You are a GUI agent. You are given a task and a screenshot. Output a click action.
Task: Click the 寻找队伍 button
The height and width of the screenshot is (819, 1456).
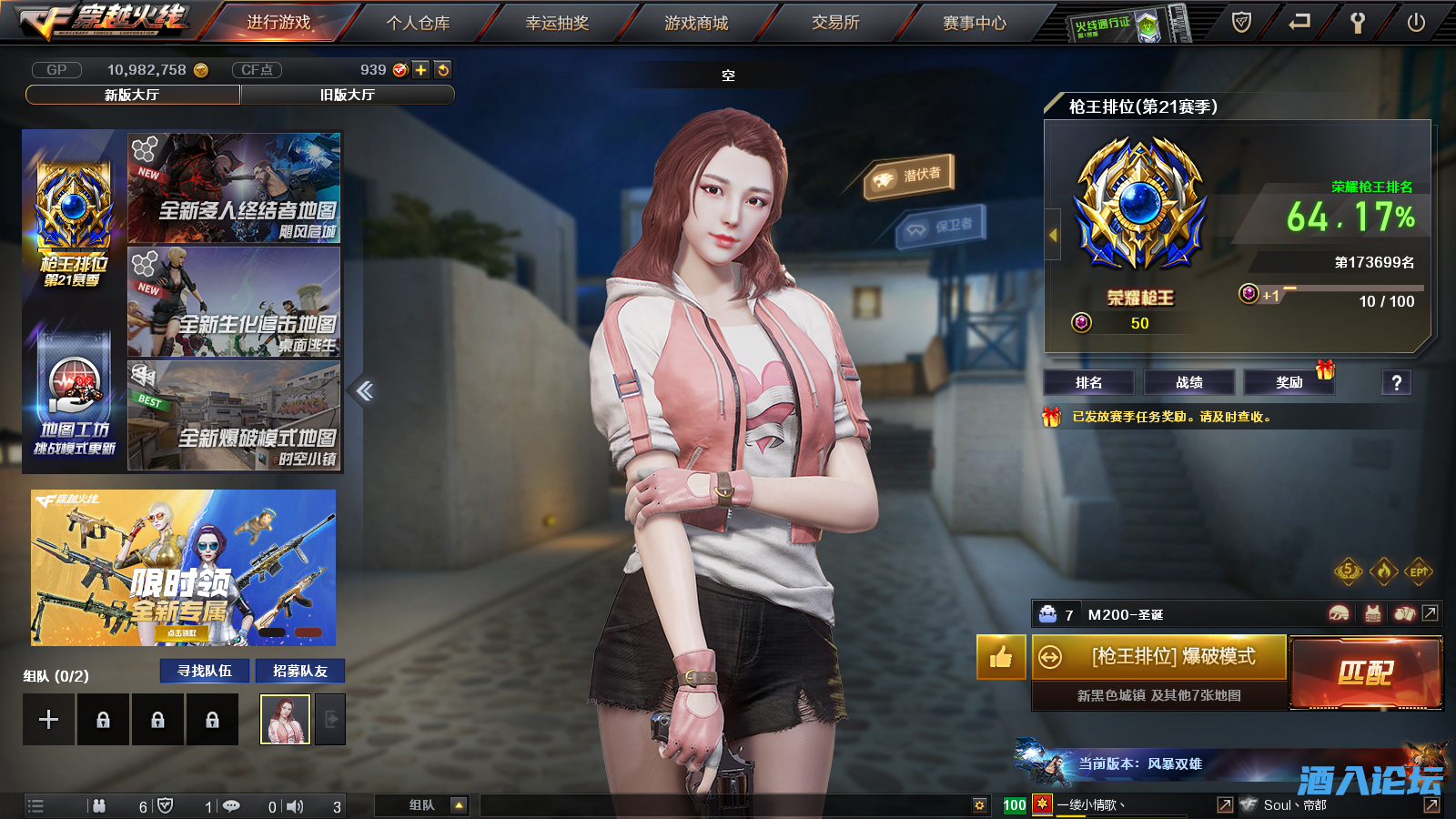click(x=204, y=671)
